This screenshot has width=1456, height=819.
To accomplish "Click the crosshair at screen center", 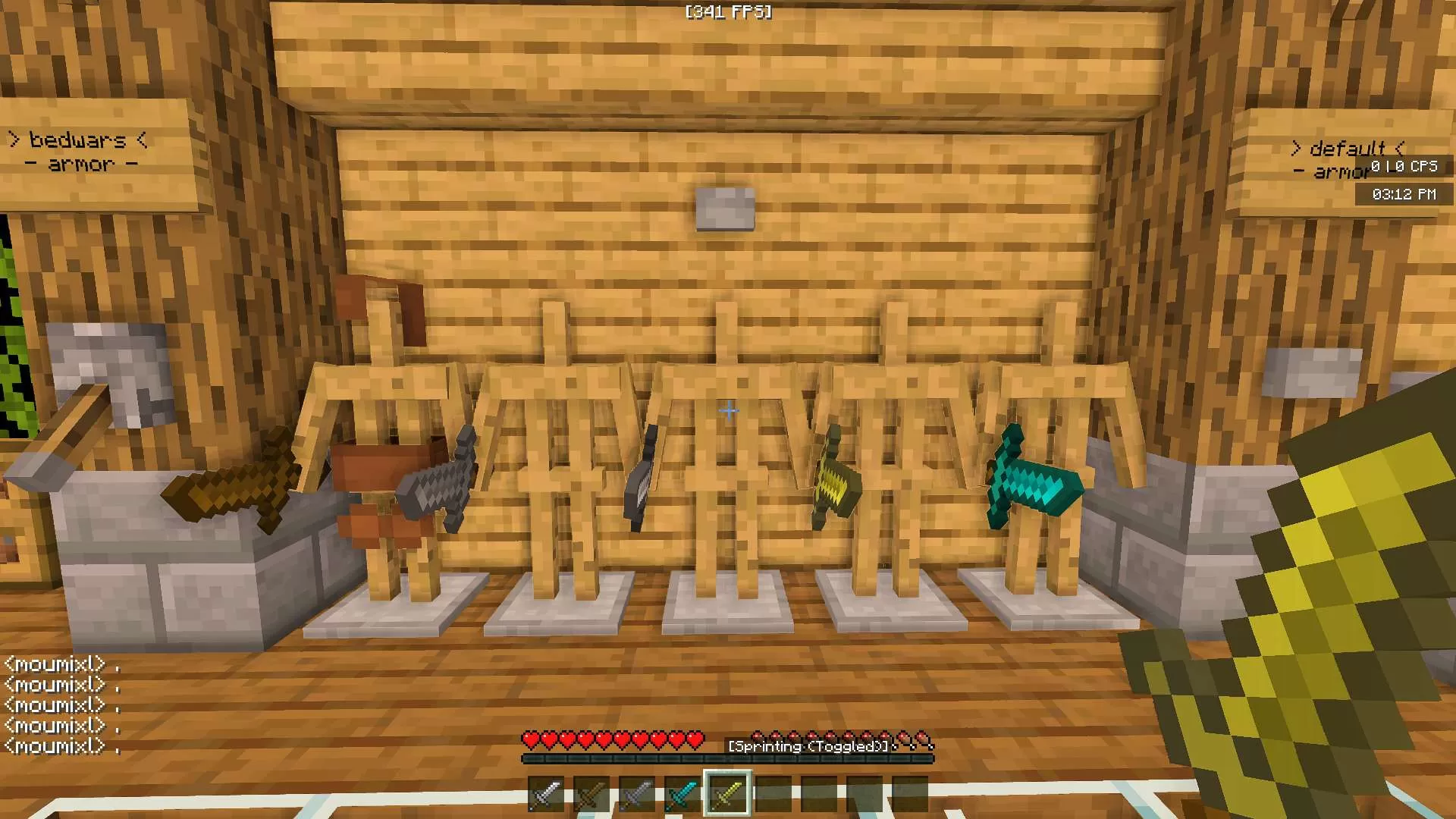I will 728,411.
